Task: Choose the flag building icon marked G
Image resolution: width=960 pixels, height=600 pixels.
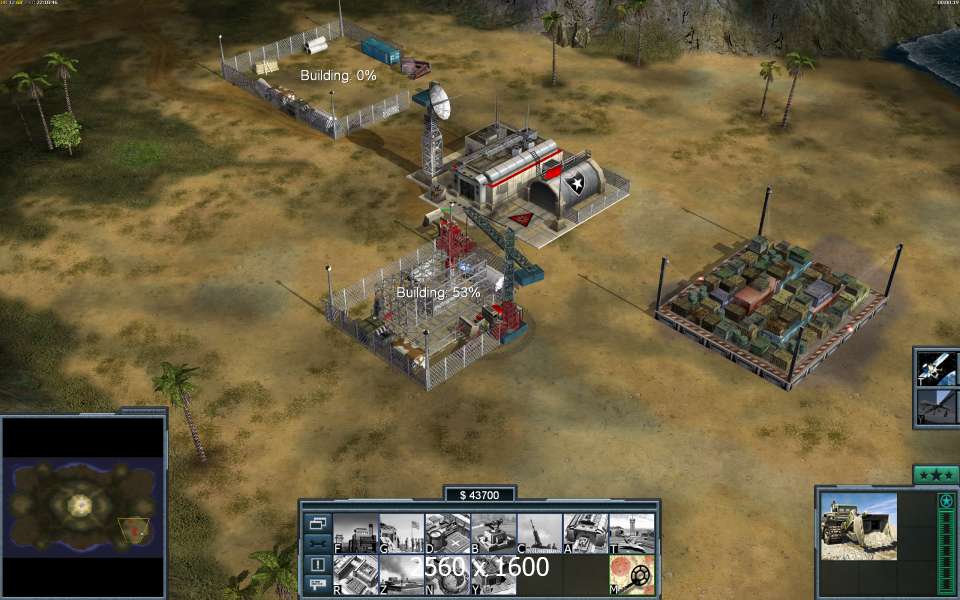Action: pos(401,533)
